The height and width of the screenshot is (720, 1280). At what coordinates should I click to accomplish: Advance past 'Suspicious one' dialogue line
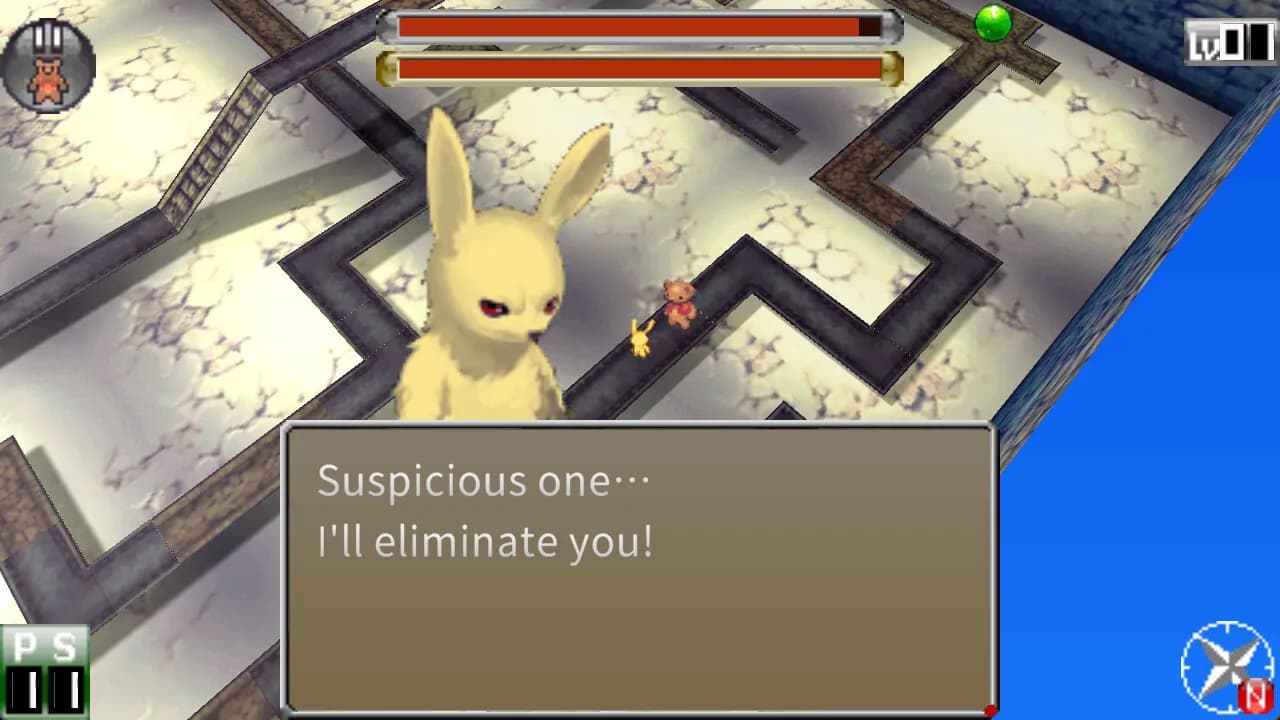coord(485,482)
